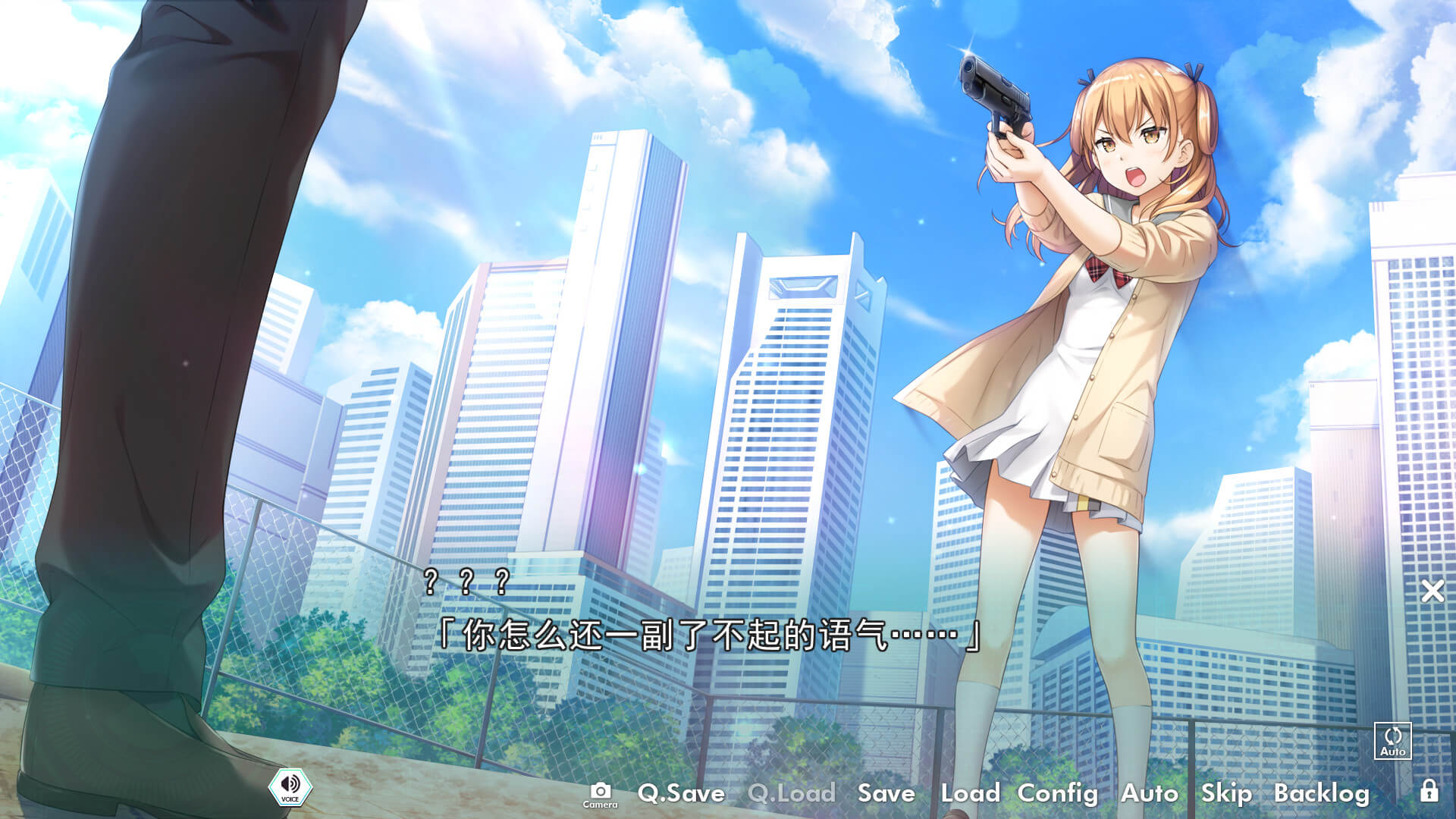Enable Auto mode from the bottom bar
This screenshot has height=819, width=1456.
tap(1149, 793)
